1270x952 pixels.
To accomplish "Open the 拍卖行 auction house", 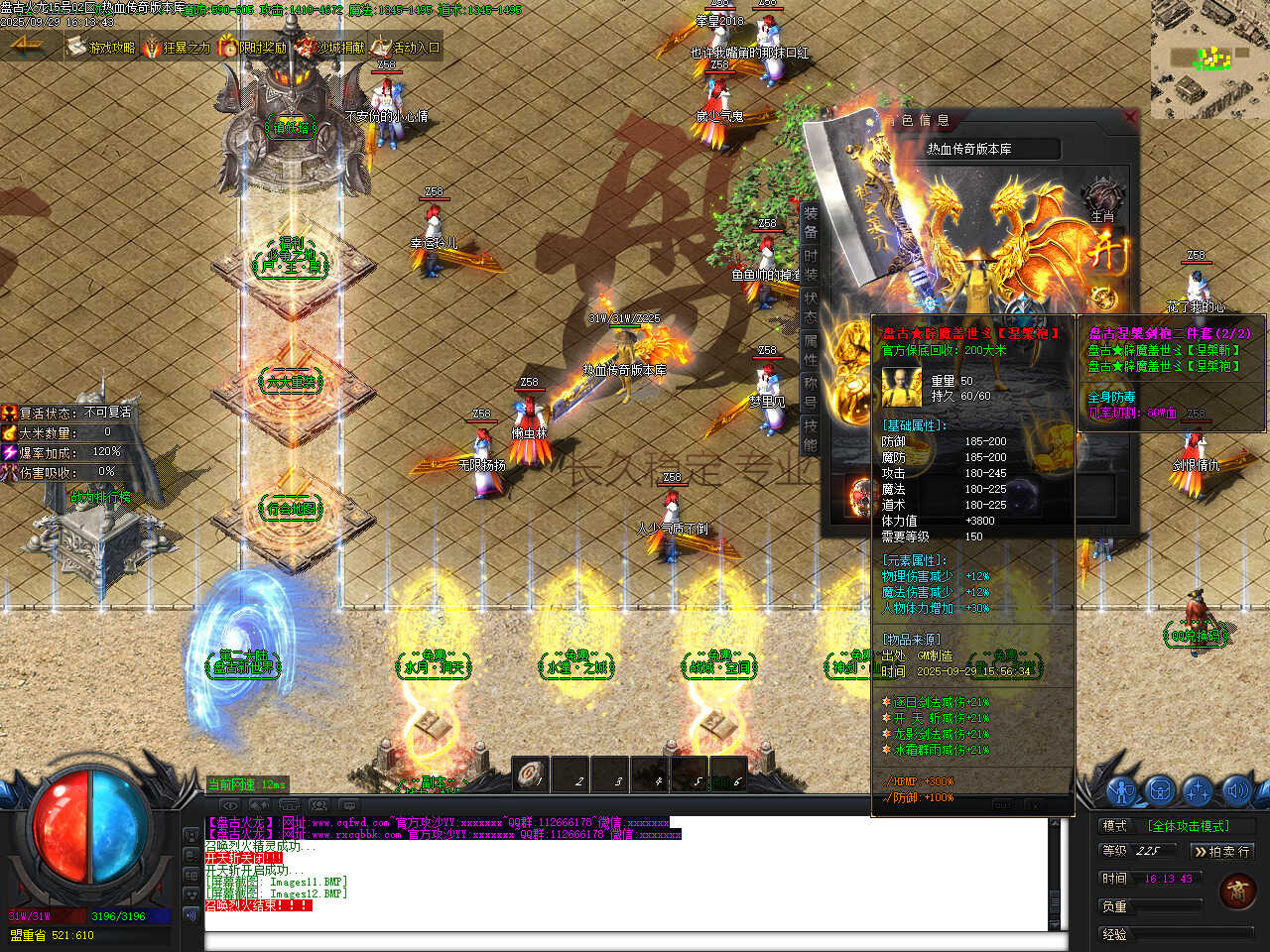I will (x=1221, y=851).
